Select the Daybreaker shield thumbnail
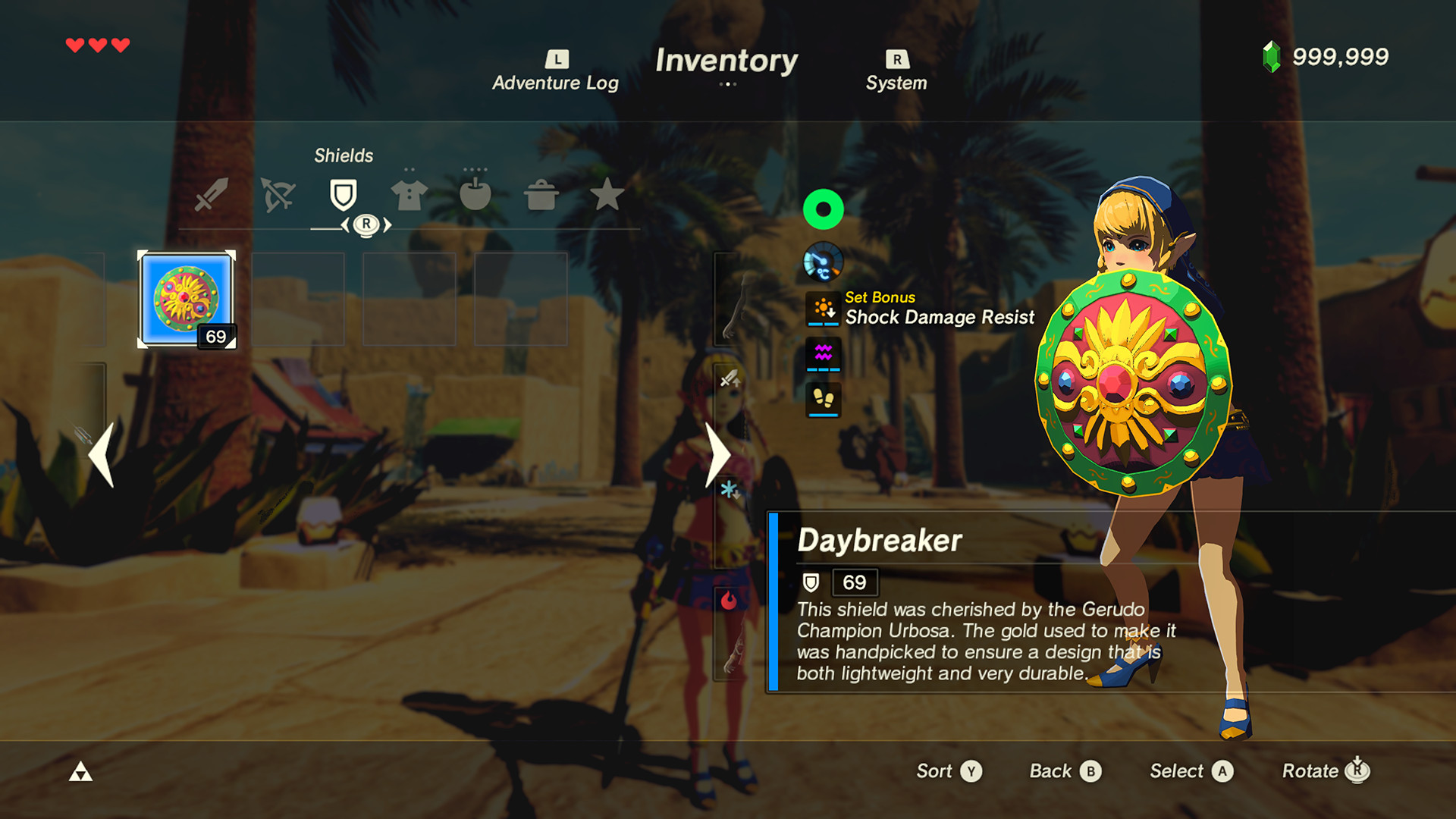This screenshot has width=1456, height=819. [186, 297]
